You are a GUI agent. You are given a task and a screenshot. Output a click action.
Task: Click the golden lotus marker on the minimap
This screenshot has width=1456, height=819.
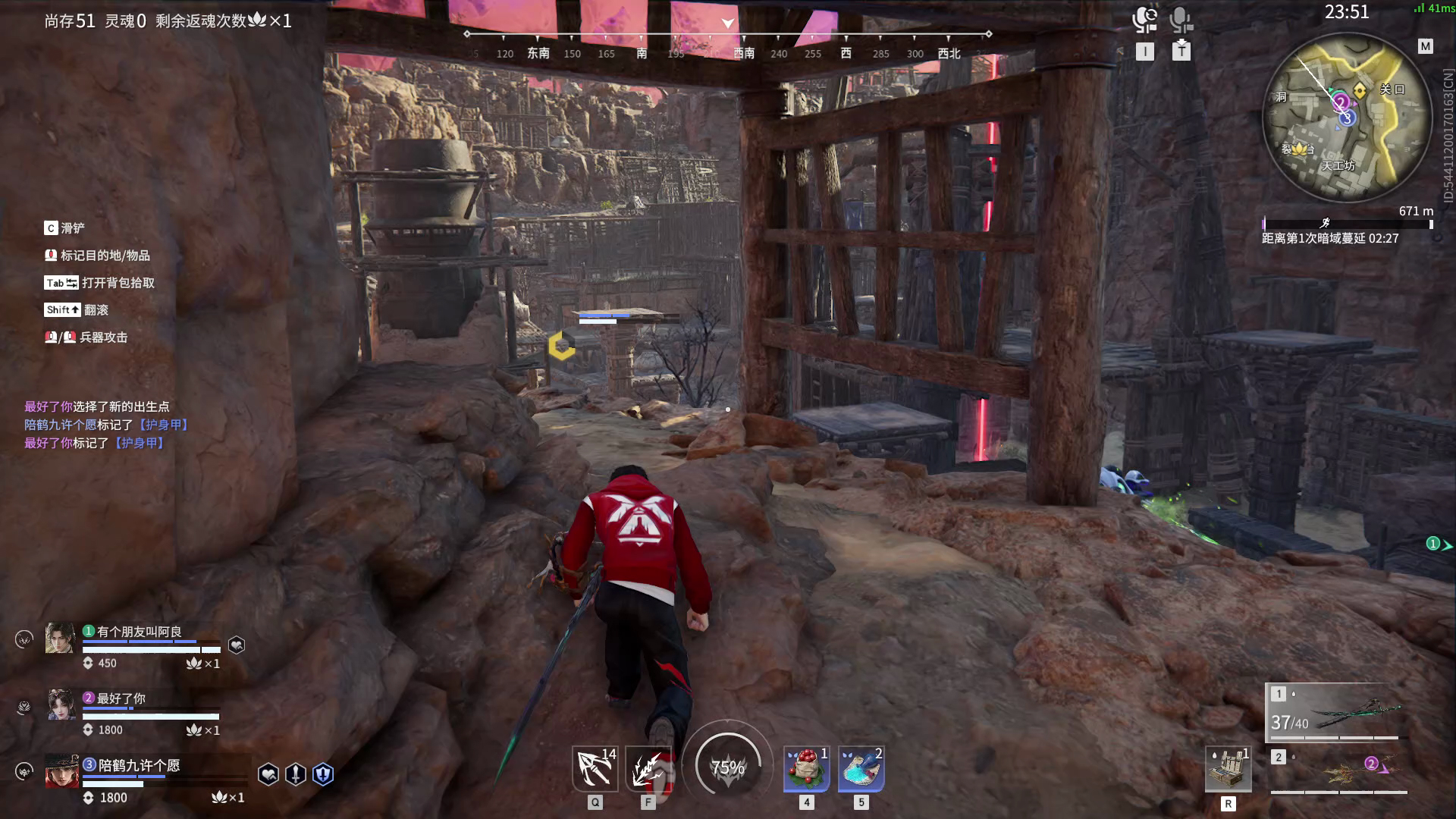tap(1301, 149)
